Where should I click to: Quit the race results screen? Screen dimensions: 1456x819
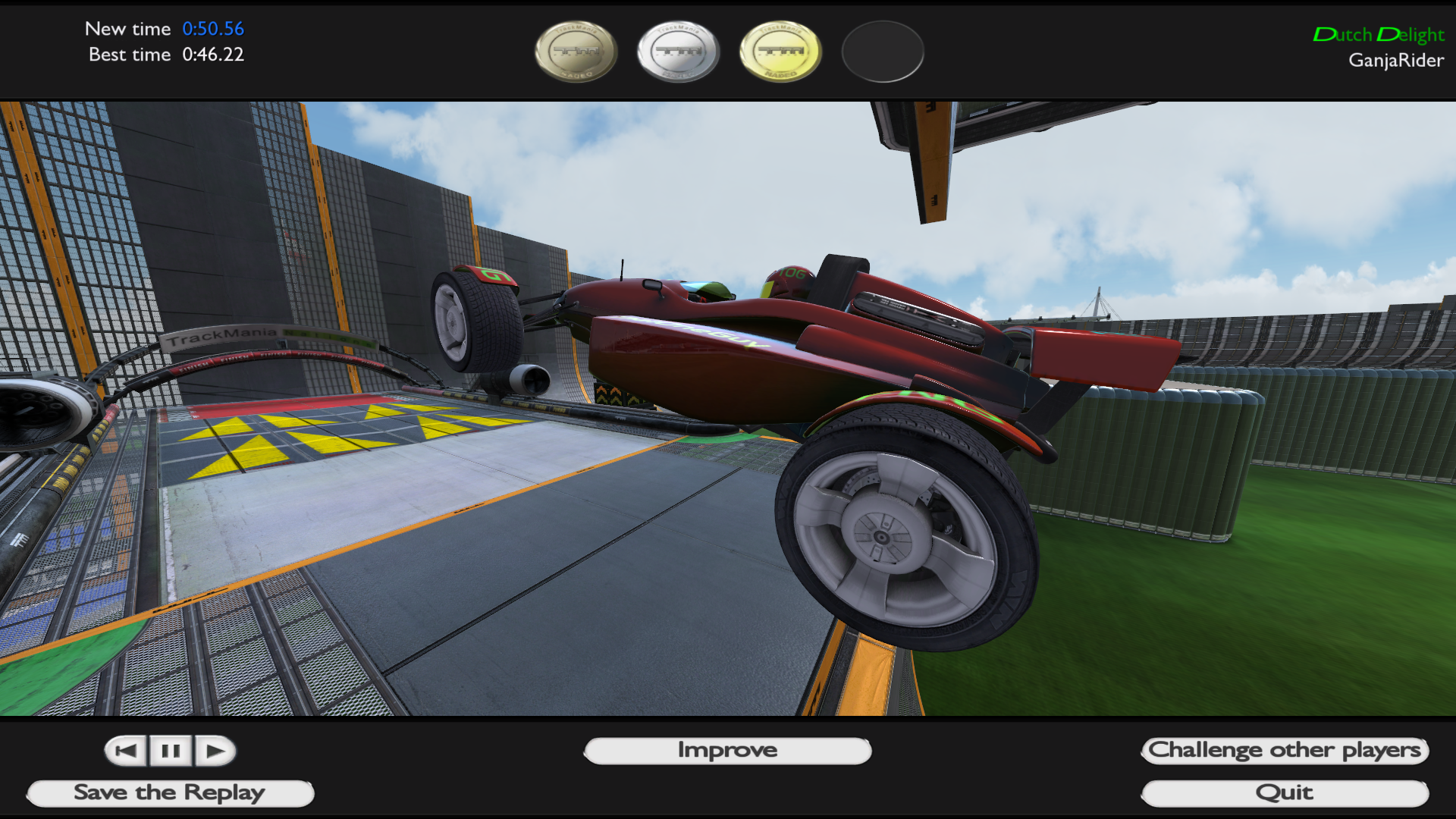pyautogui.click(x=1285, y=793)
